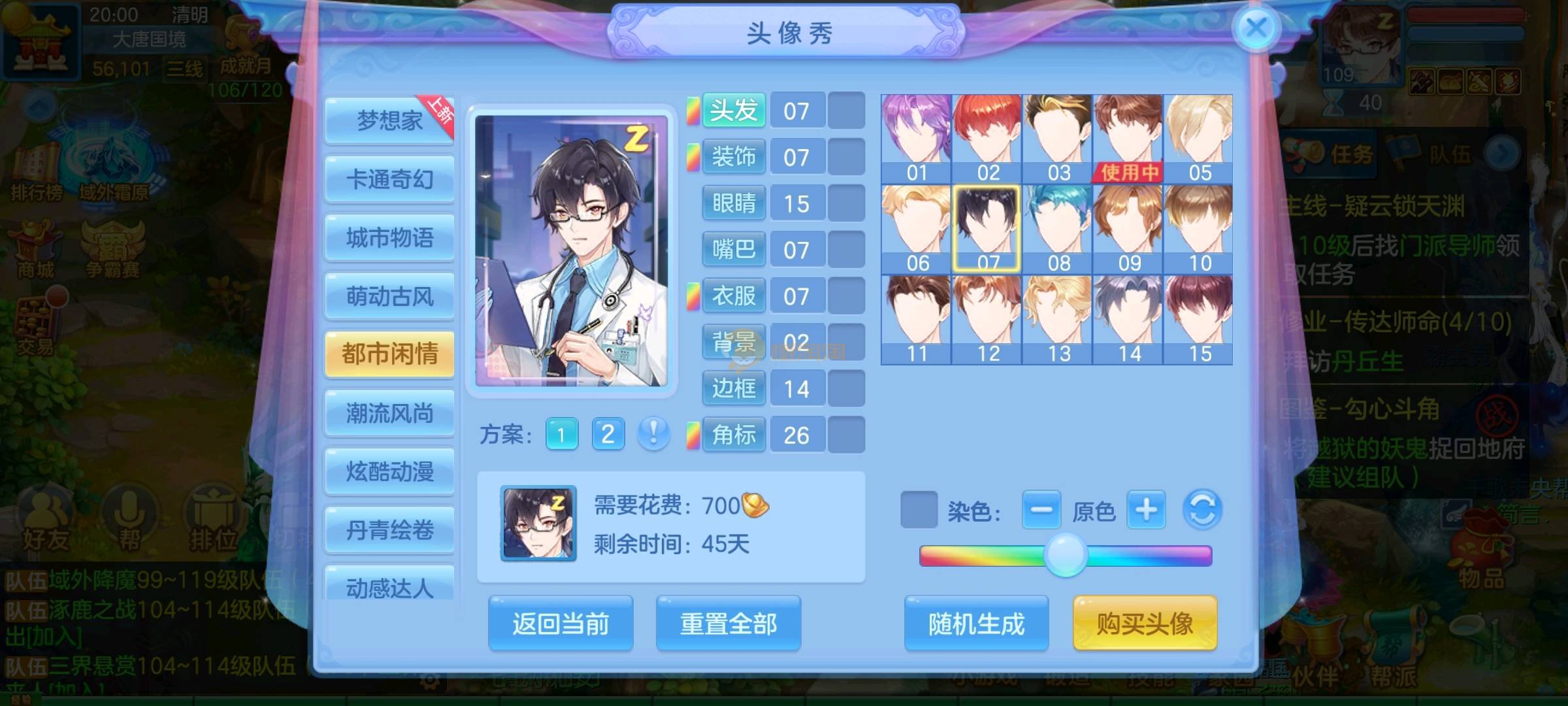Screen dimensions: 1568x706
Task: Reset everything with 重置全部
Action: [x=728, y=624]
